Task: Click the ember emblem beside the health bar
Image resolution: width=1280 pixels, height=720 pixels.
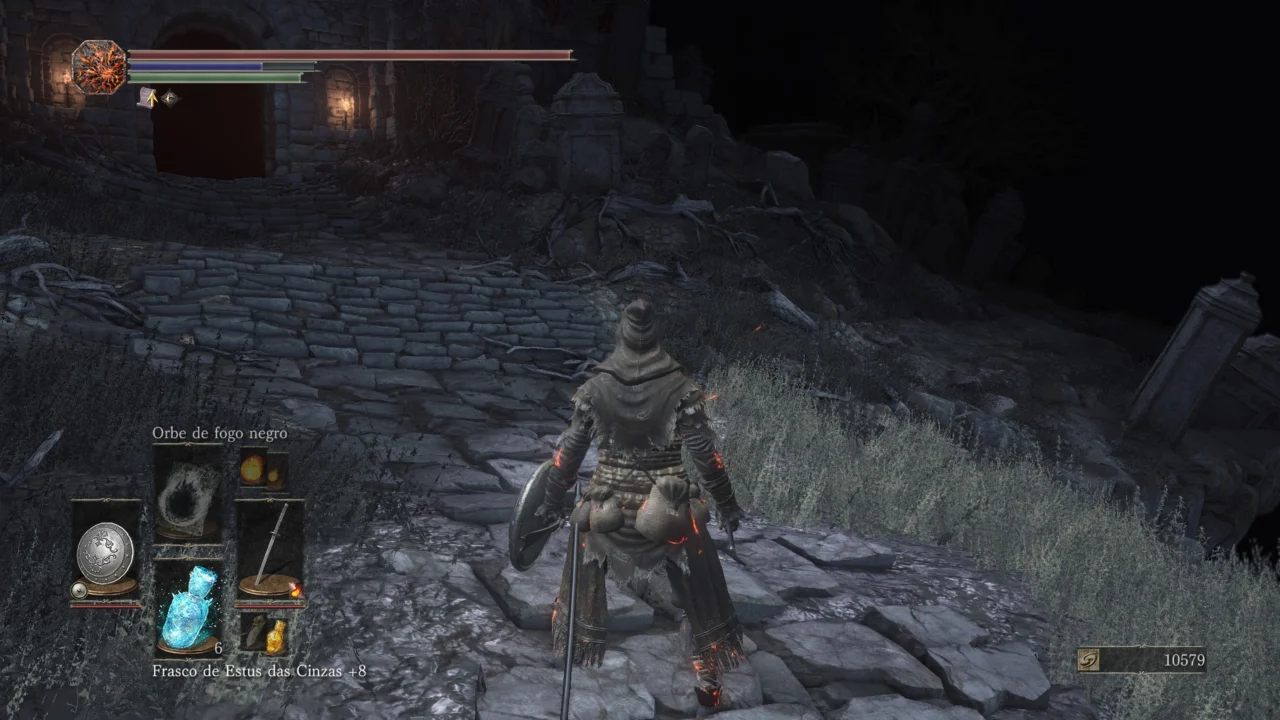Action: 99,67
